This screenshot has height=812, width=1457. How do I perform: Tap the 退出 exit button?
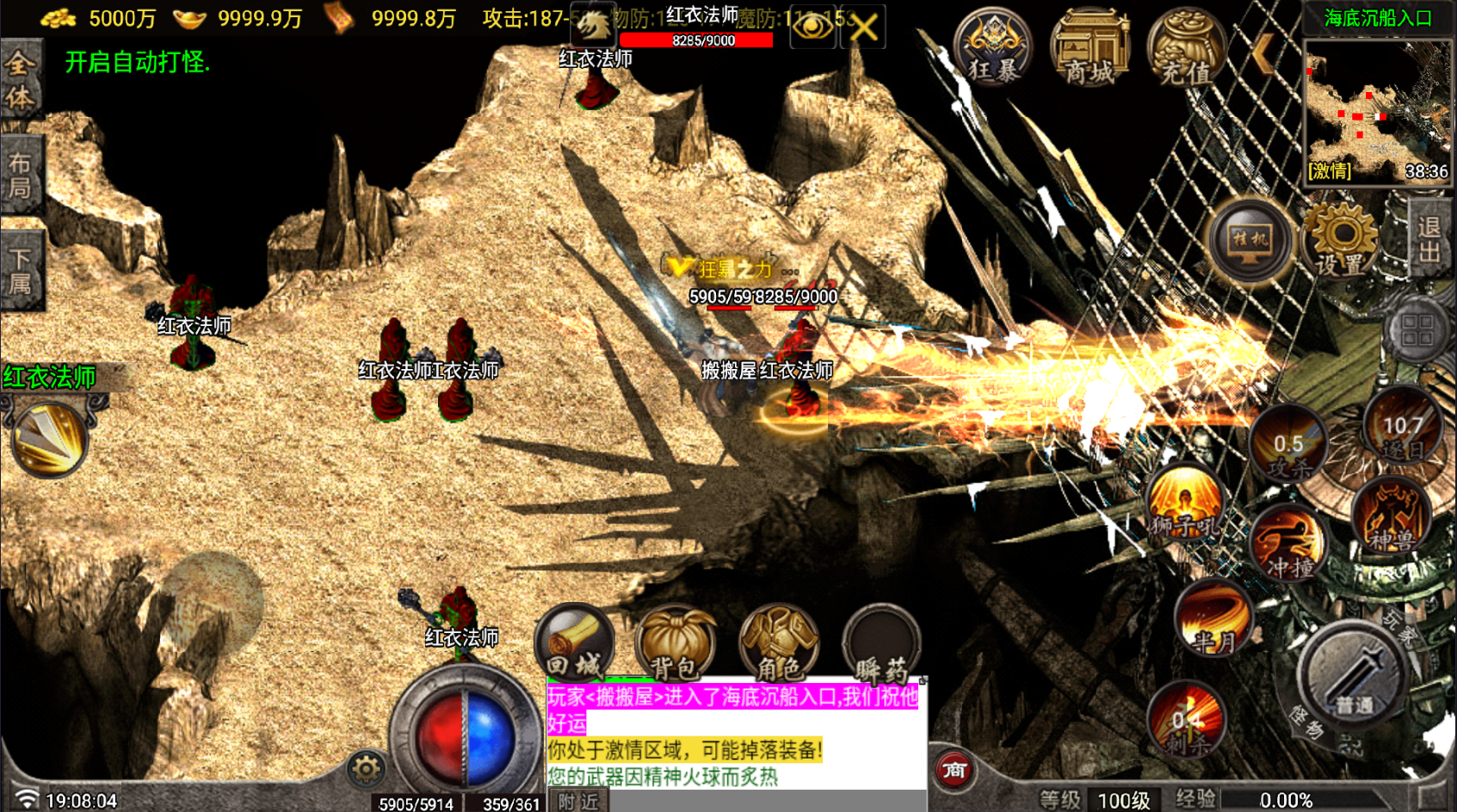click(1429, 239)
